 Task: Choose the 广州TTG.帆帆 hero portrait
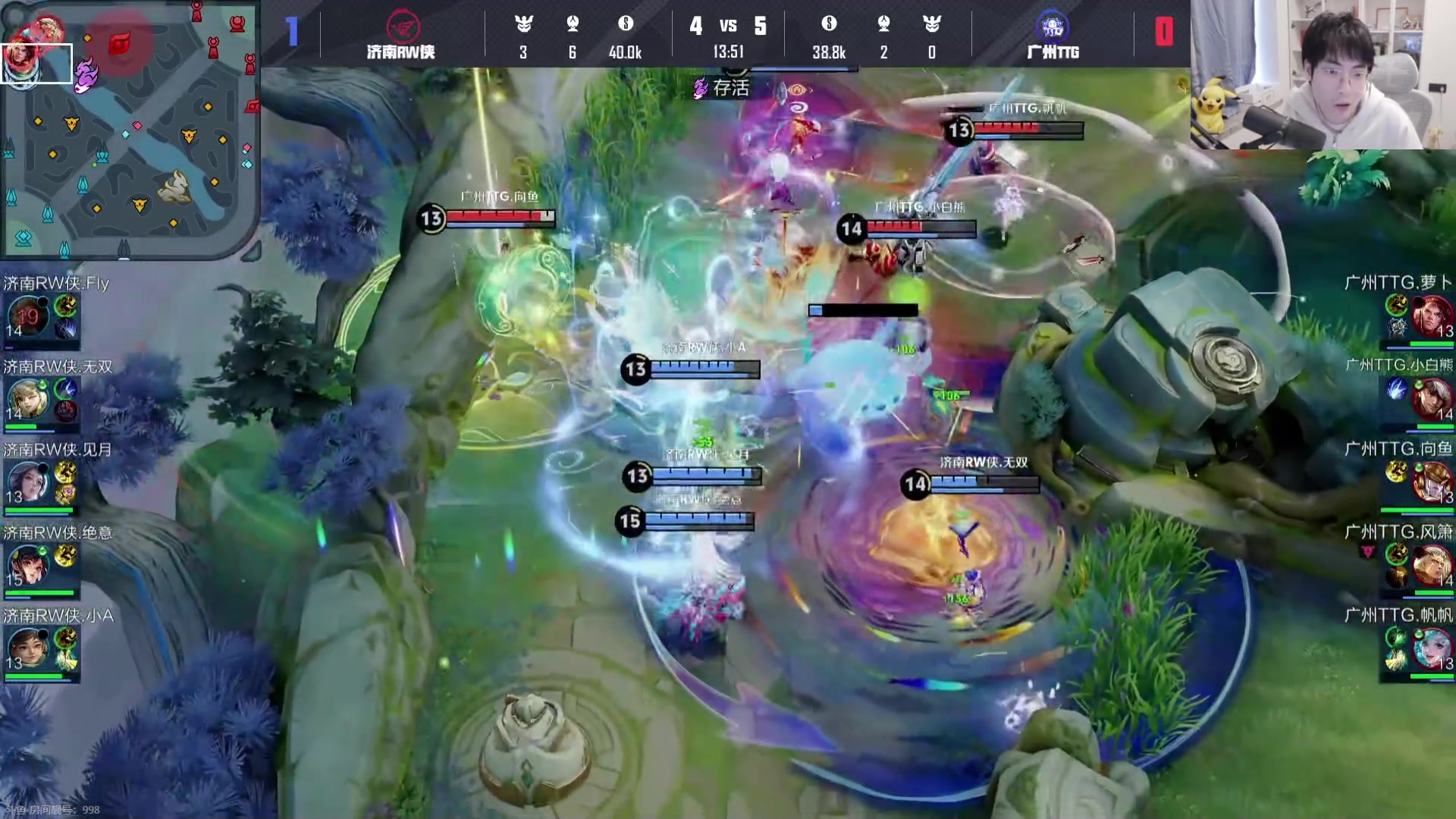(x=1432, y=649)
